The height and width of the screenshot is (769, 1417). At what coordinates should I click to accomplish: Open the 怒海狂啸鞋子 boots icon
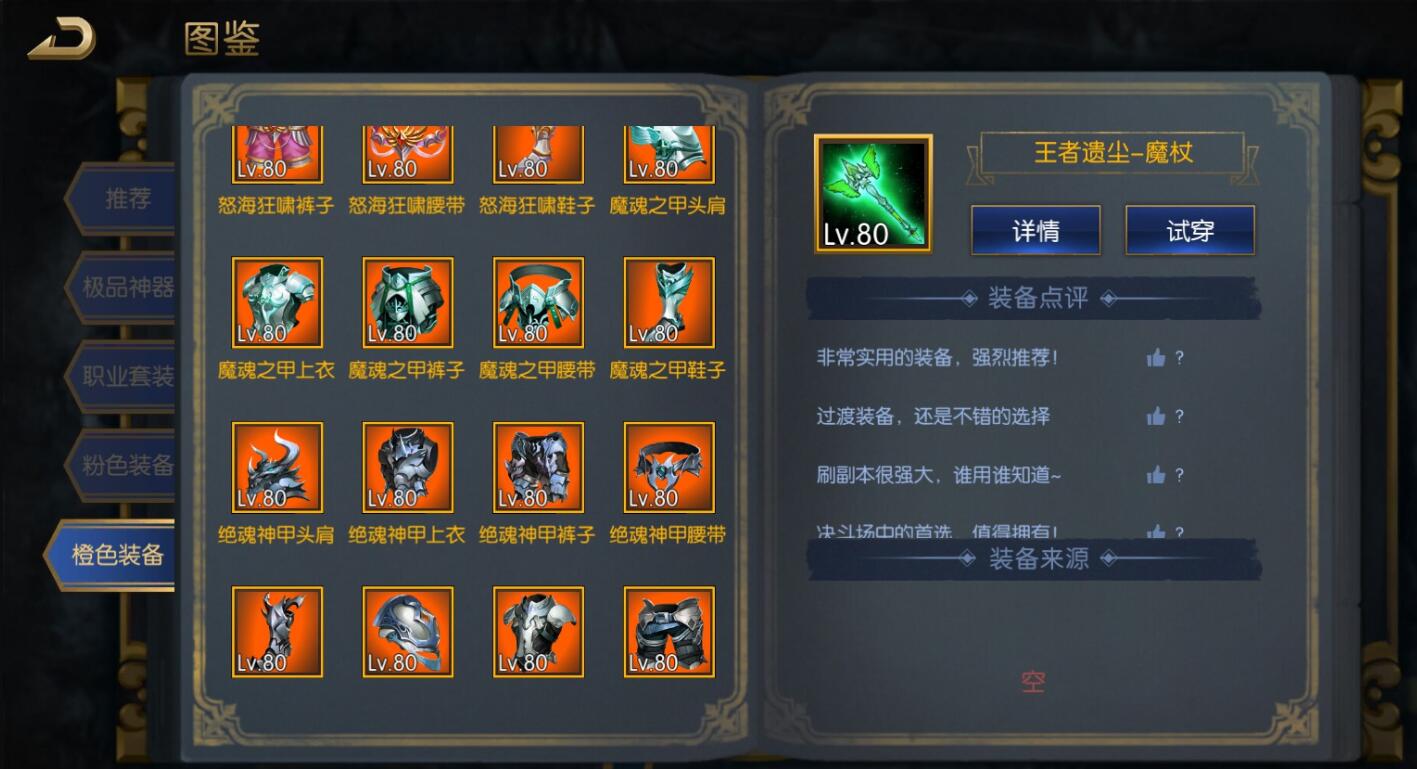click(x=537, y=152)
